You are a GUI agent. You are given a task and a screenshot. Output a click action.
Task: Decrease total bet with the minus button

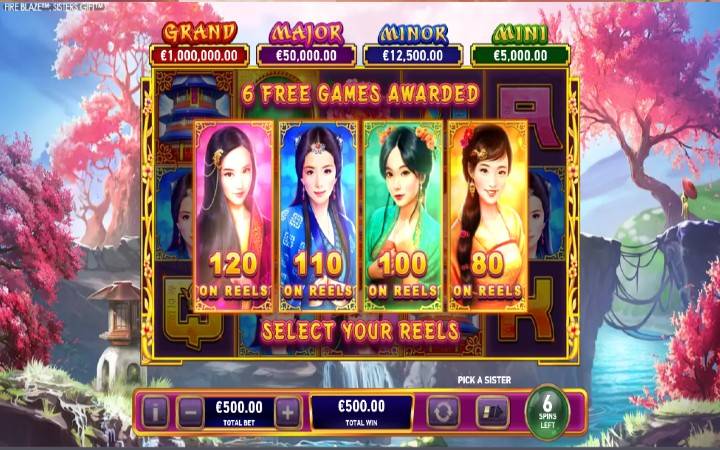(190, 411)
